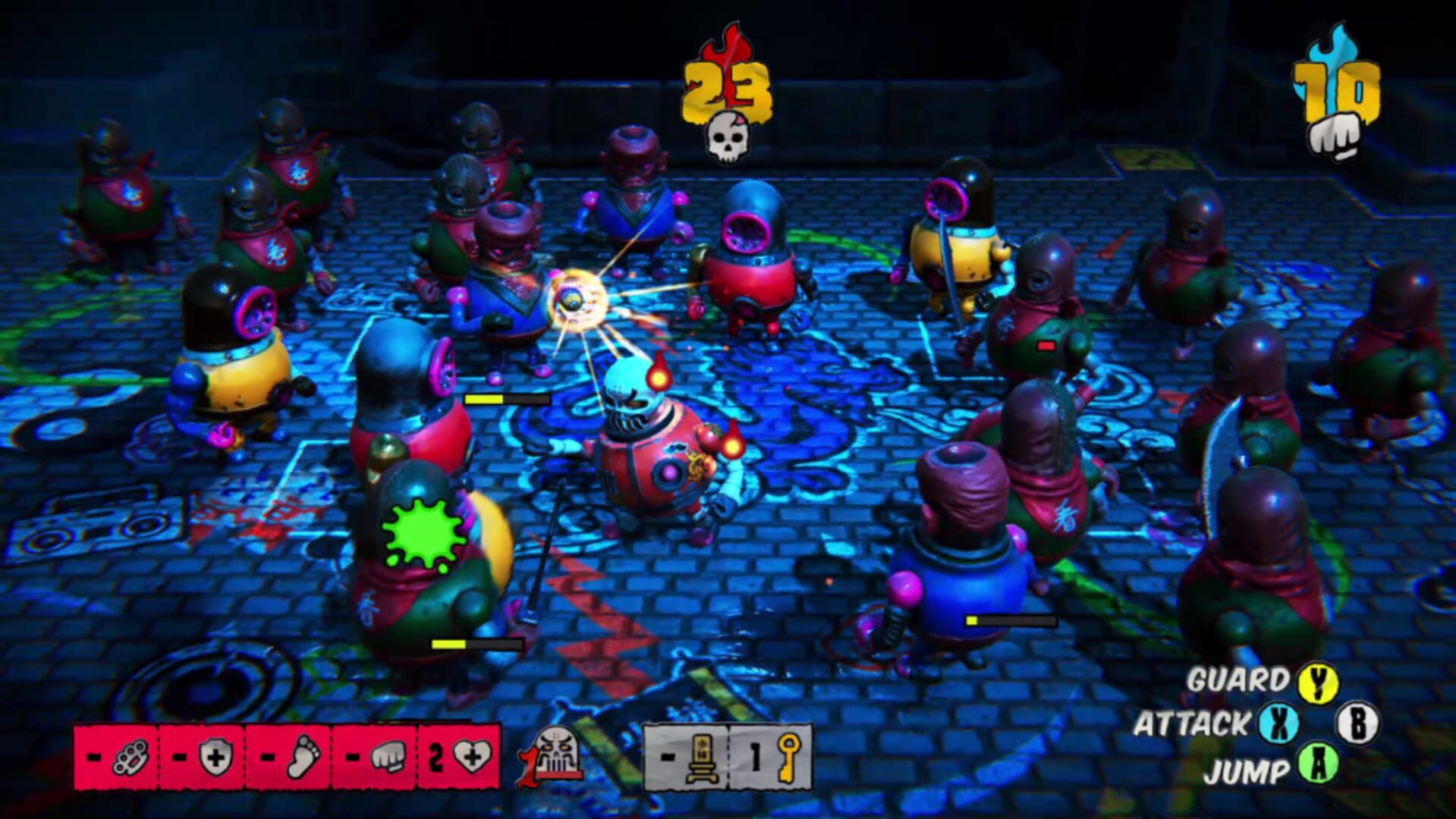1456x819 pixels.
Task: Click the green splat marker on the fighter
Action: tap(423, 533)
